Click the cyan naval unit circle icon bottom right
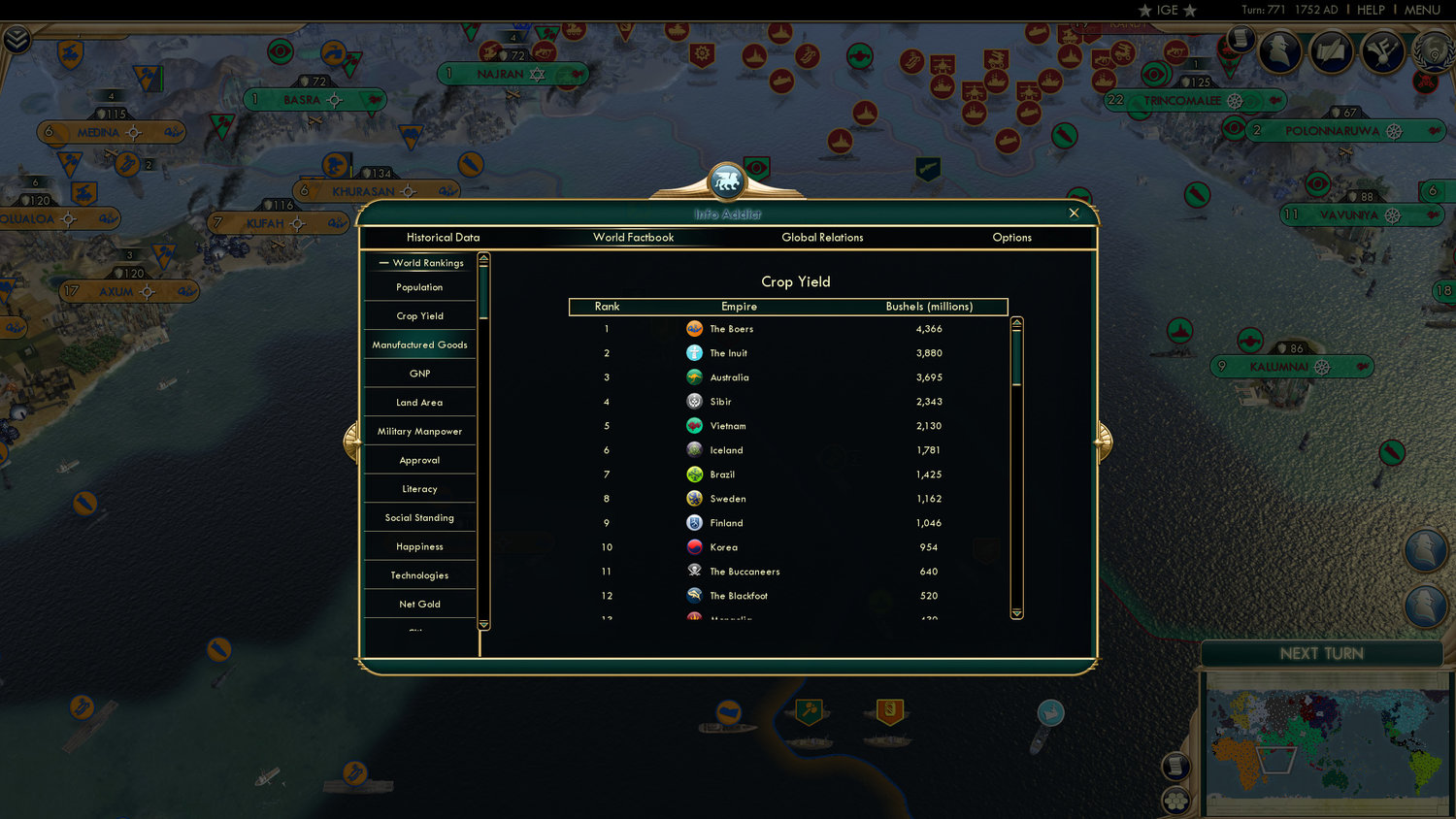 [x=1050, y=714]
